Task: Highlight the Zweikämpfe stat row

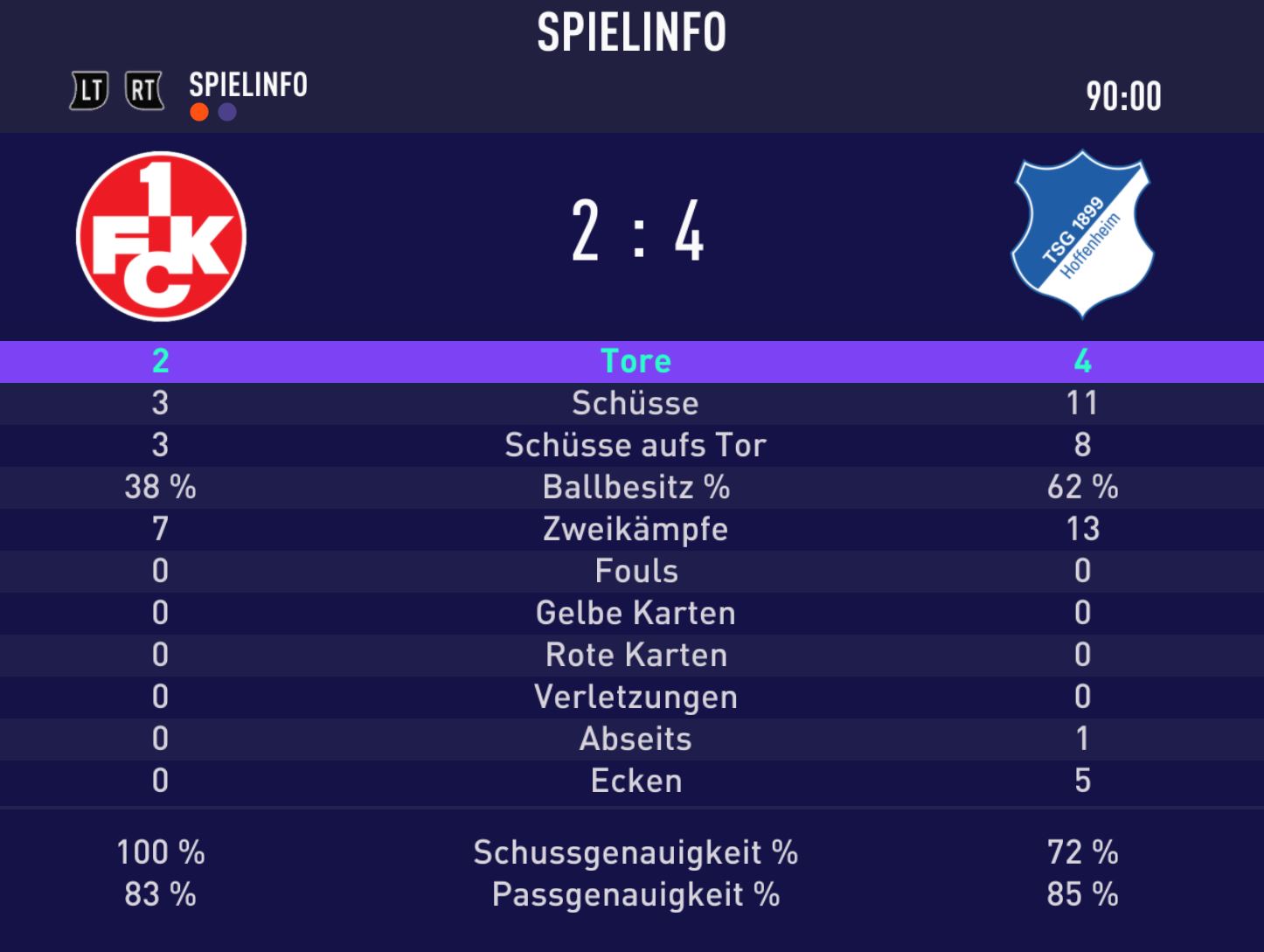Action: click(x=635, y=529)
